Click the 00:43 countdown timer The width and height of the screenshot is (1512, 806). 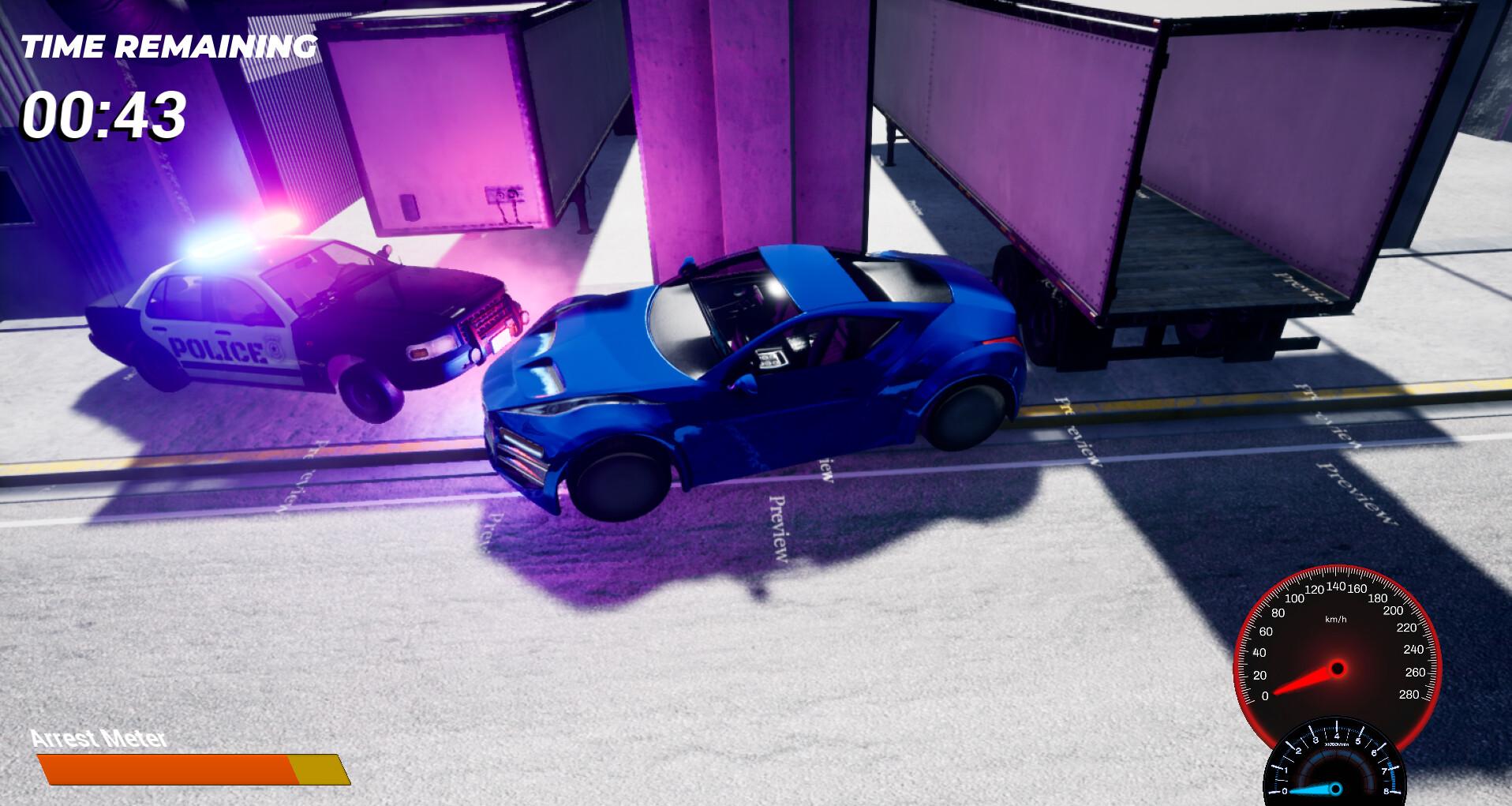click(103, 117)
